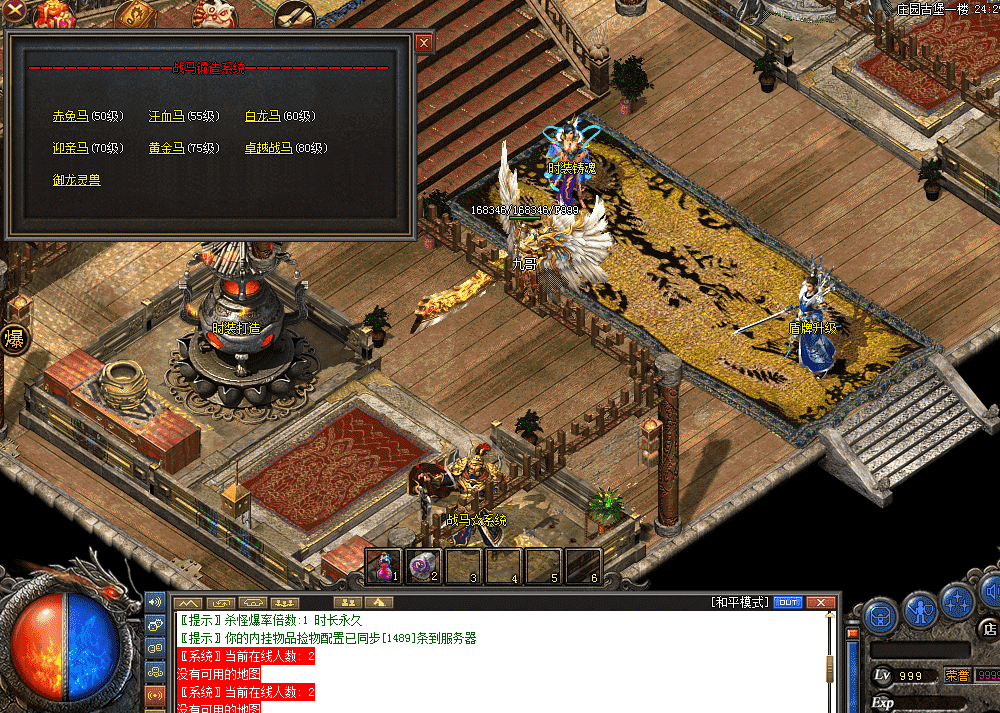Open the 御龙灵兽 link
The image size is (1000, 713).
[76, 180]
